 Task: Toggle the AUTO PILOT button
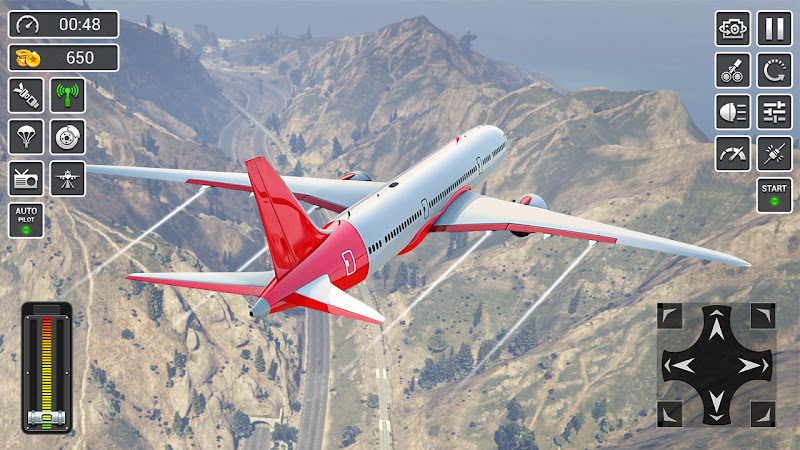pos(26,220)
